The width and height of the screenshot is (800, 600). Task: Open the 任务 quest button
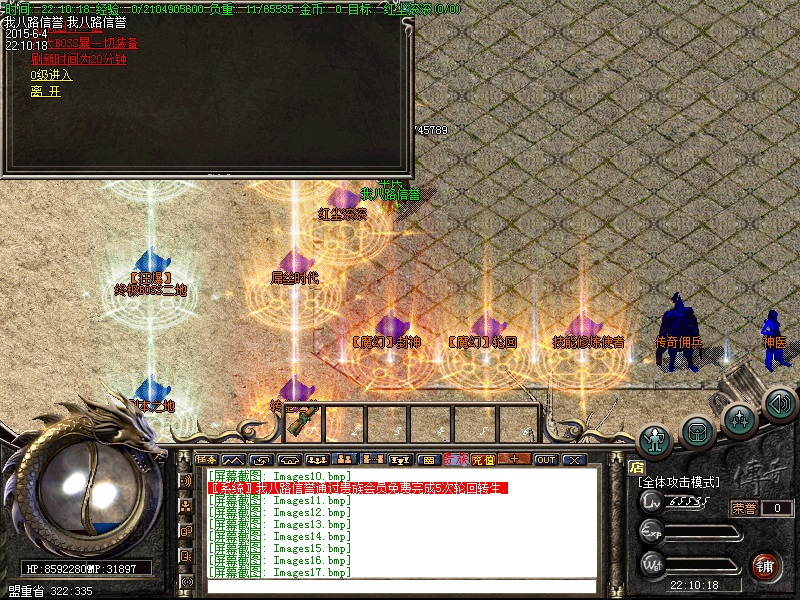click(x=208, y=460)
